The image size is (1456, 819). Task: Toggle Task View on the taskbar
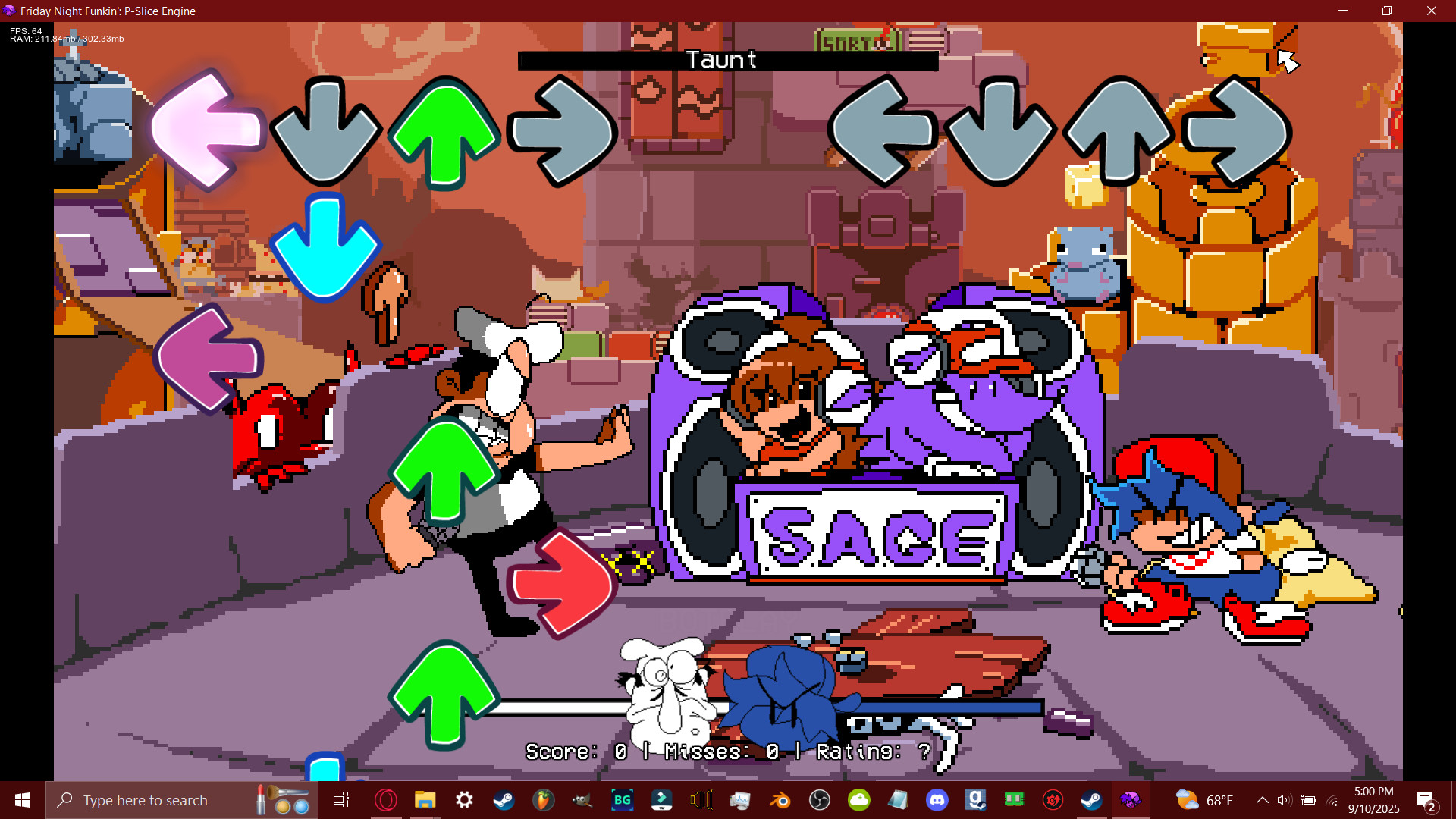pos(342,799)
